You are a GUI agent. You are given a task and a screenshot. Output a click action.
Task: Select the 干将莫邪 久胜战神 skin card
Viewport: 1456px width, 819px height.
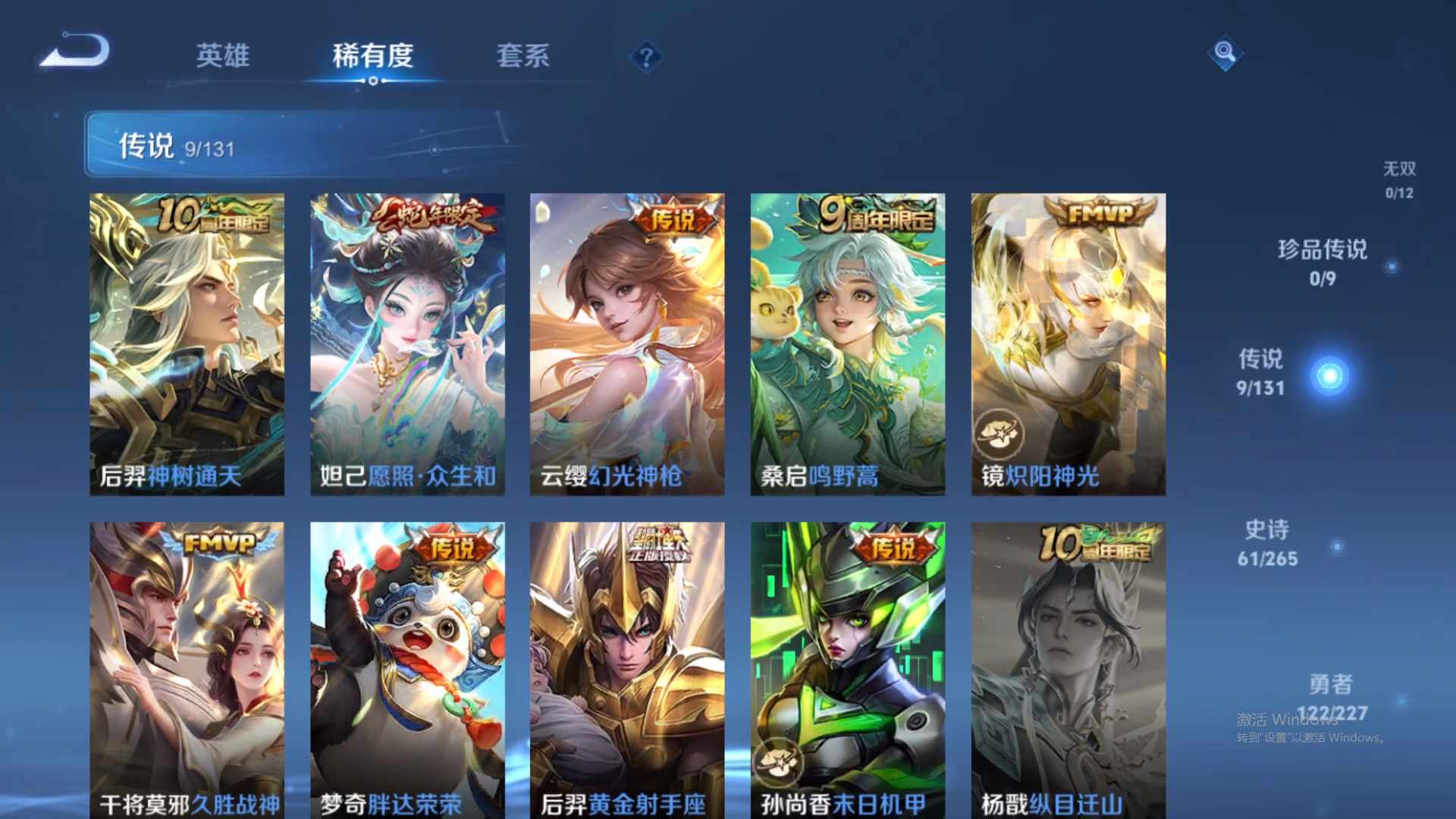[187, 670]
